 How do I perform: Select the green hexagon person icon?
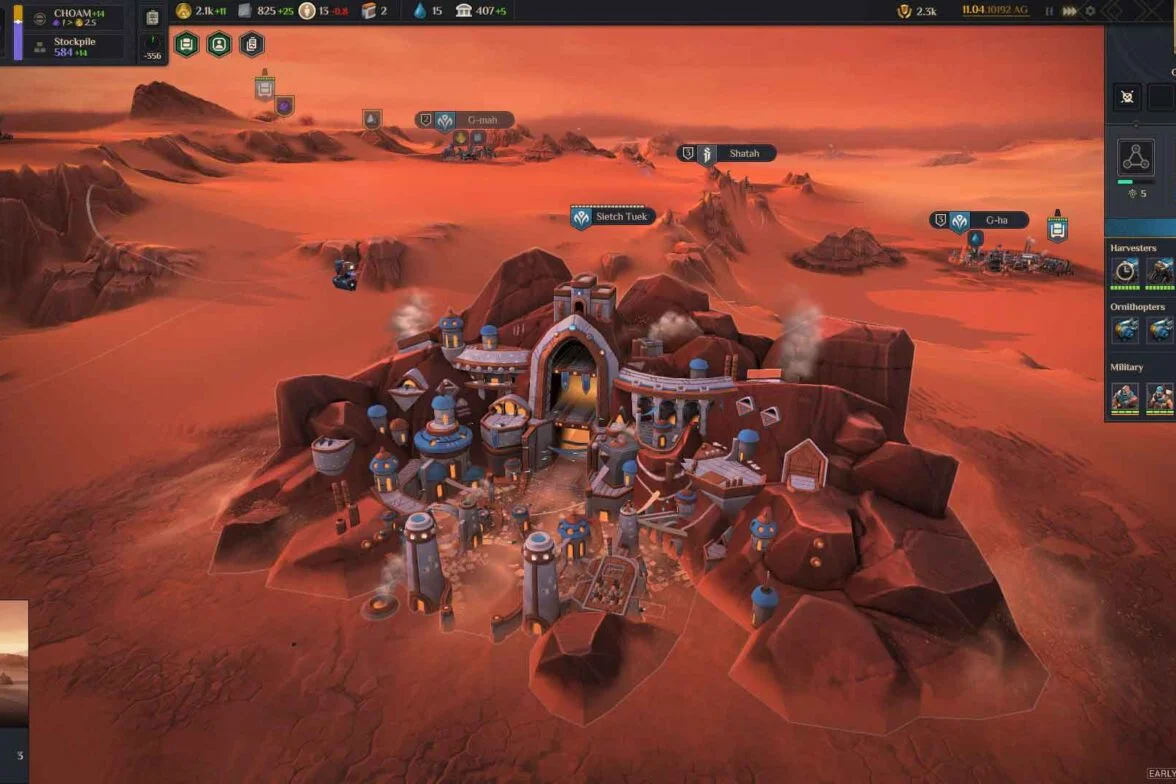219,44
